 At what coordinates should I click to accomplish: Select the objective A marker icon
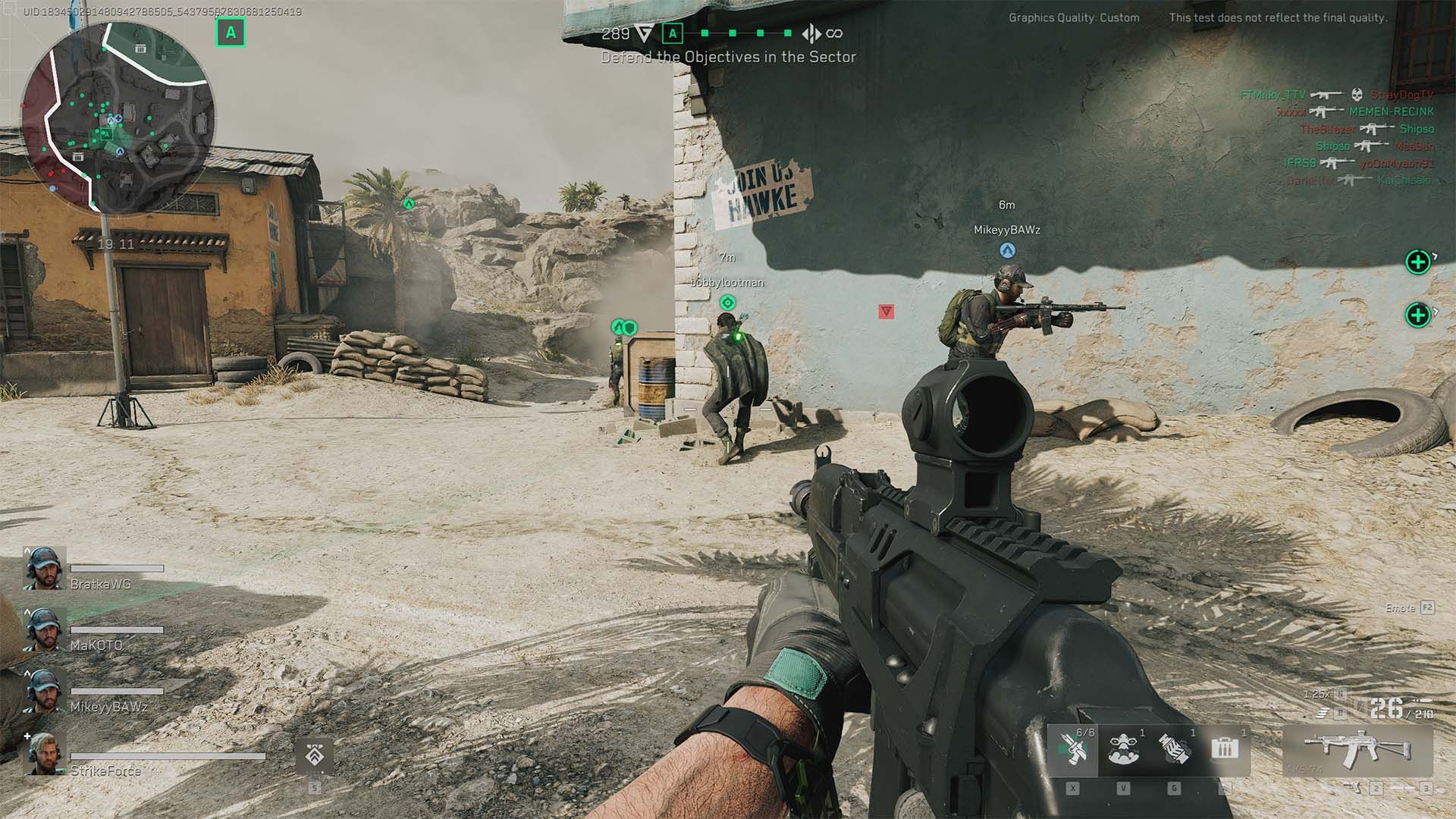672,33
